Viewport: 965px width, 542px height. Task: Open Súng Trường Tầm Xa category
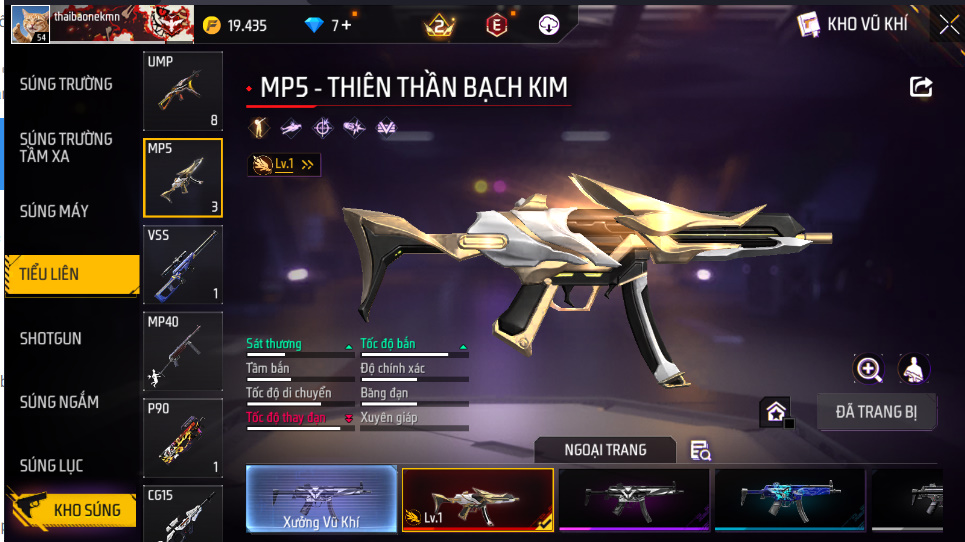(66, 147)
